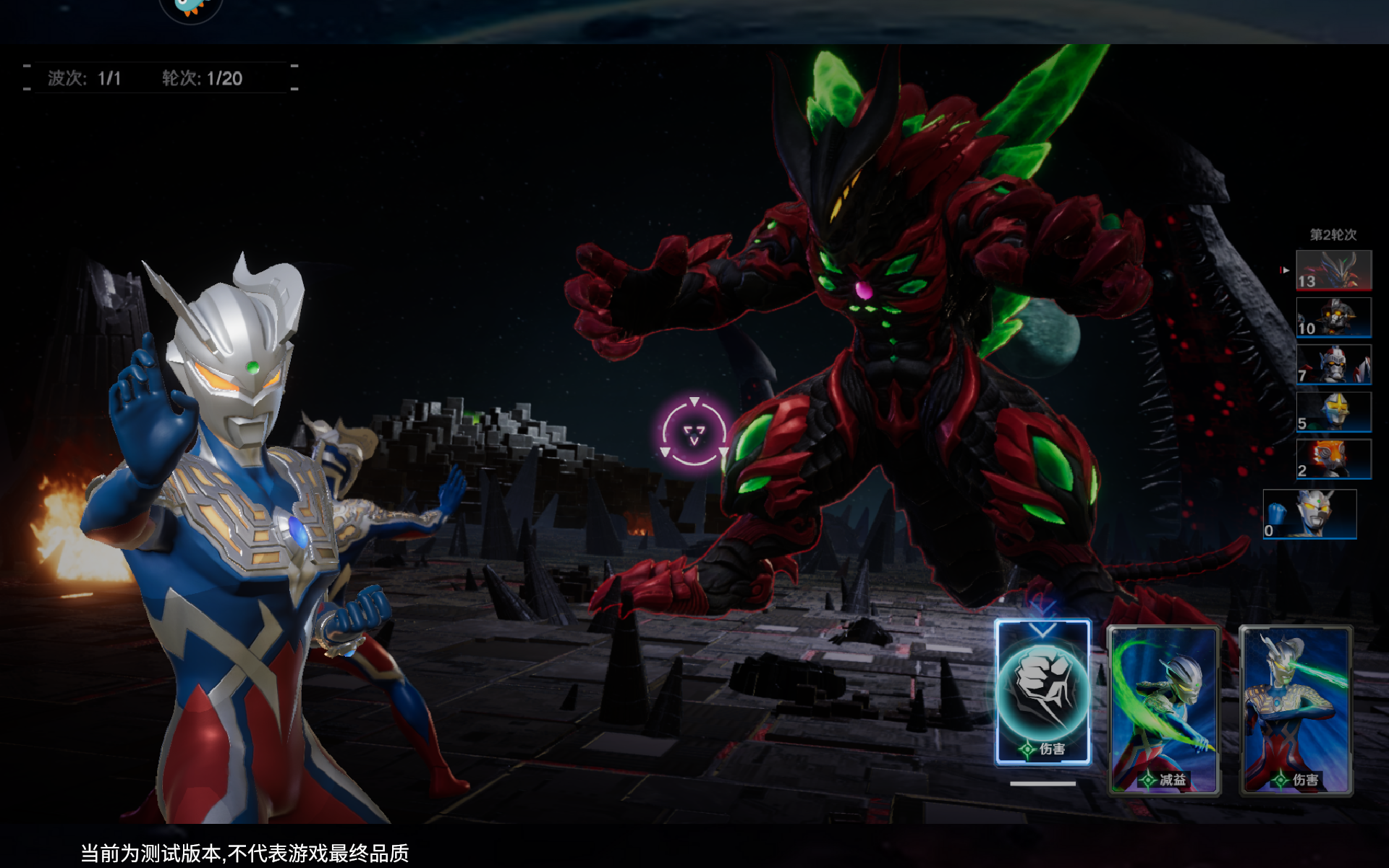Select the turn-order portrait numbered 10

tap(1333, 318)
